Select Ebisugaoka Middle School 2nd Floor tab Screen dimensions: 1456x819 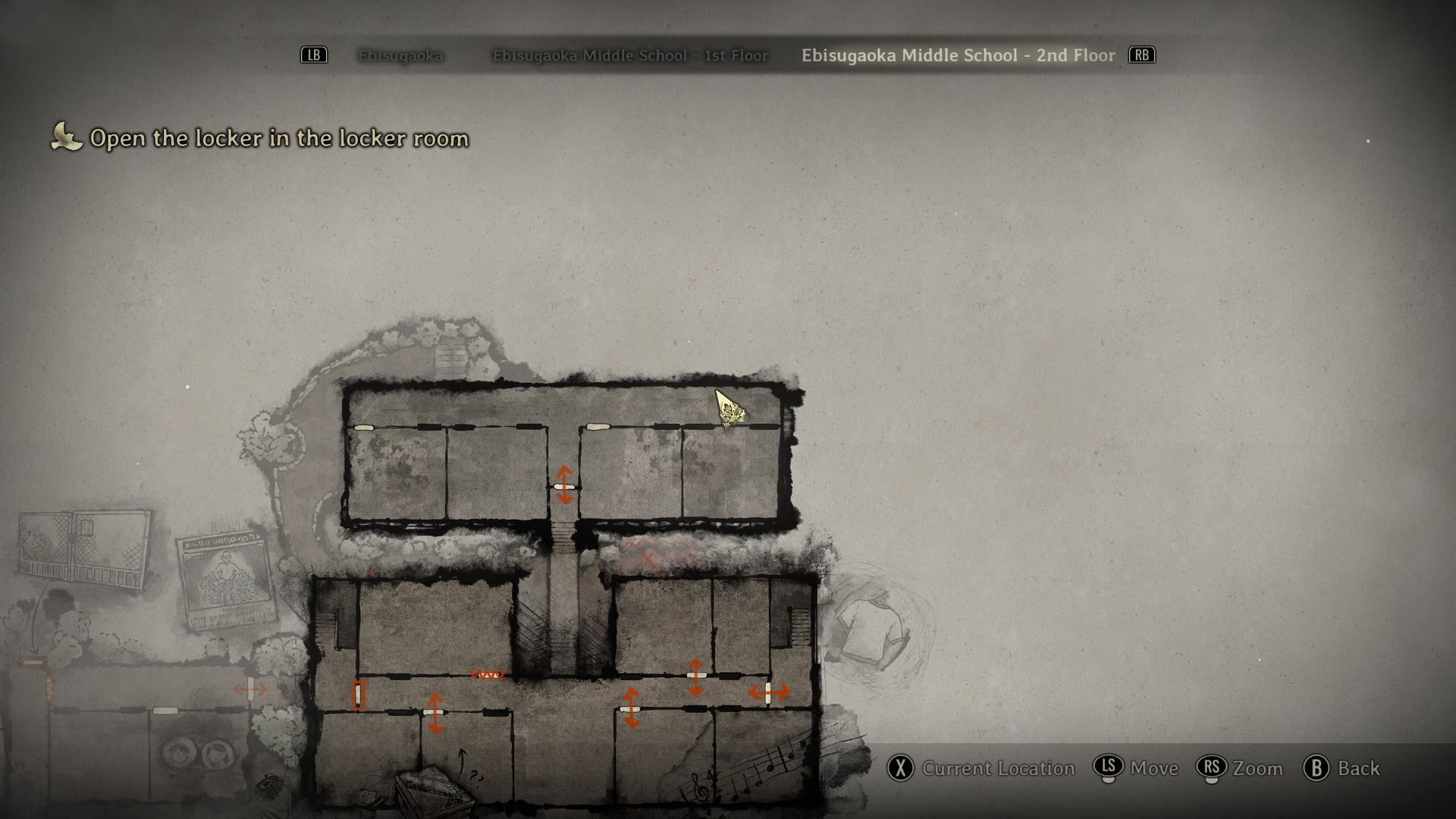(x=958, y=55)
